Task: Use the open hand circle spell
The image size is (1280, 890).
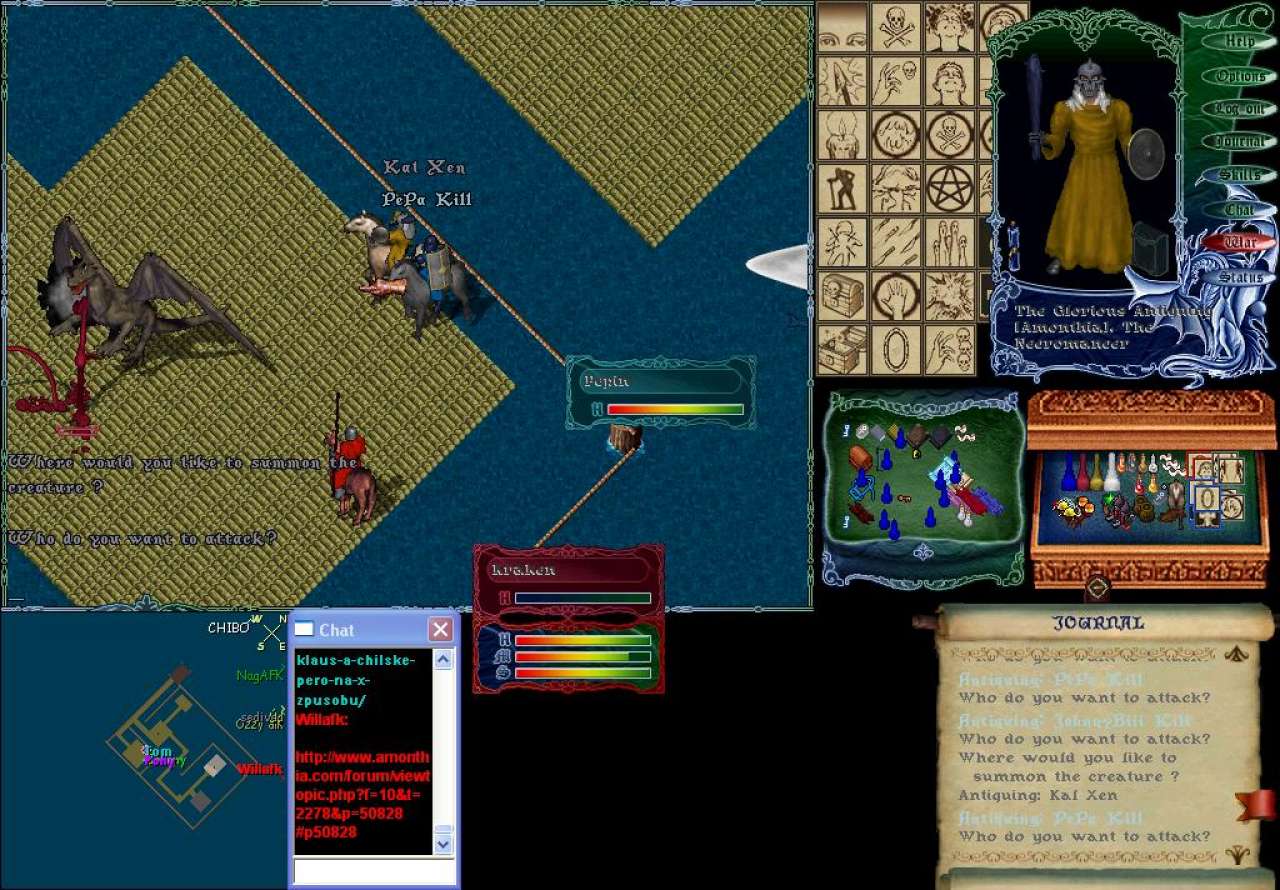Action: pos(895,296)
